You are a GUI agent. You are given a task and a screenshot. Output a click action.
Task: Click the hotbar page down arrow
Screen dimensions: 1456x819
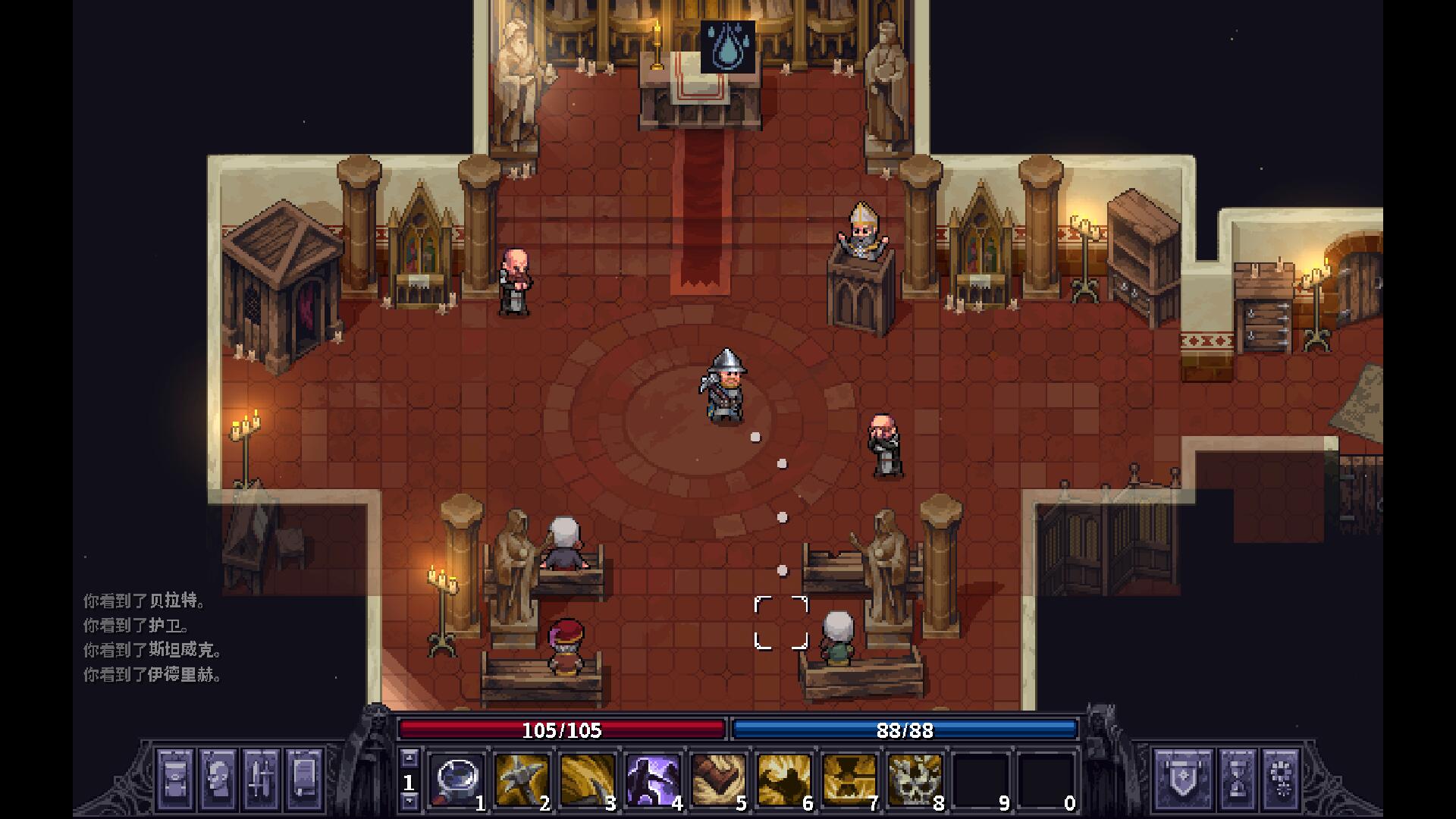(409, 801)
